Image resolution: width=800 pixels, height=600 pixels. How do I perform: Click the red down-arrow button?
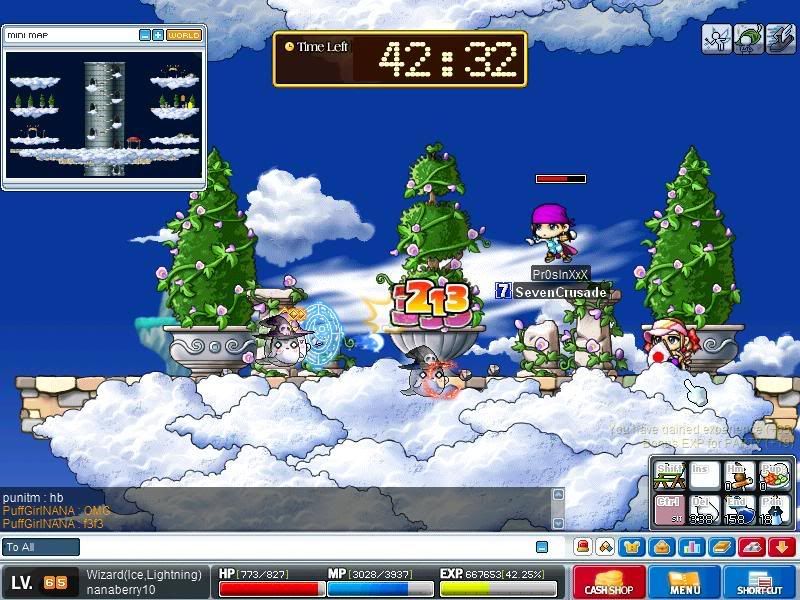point(781,547)
